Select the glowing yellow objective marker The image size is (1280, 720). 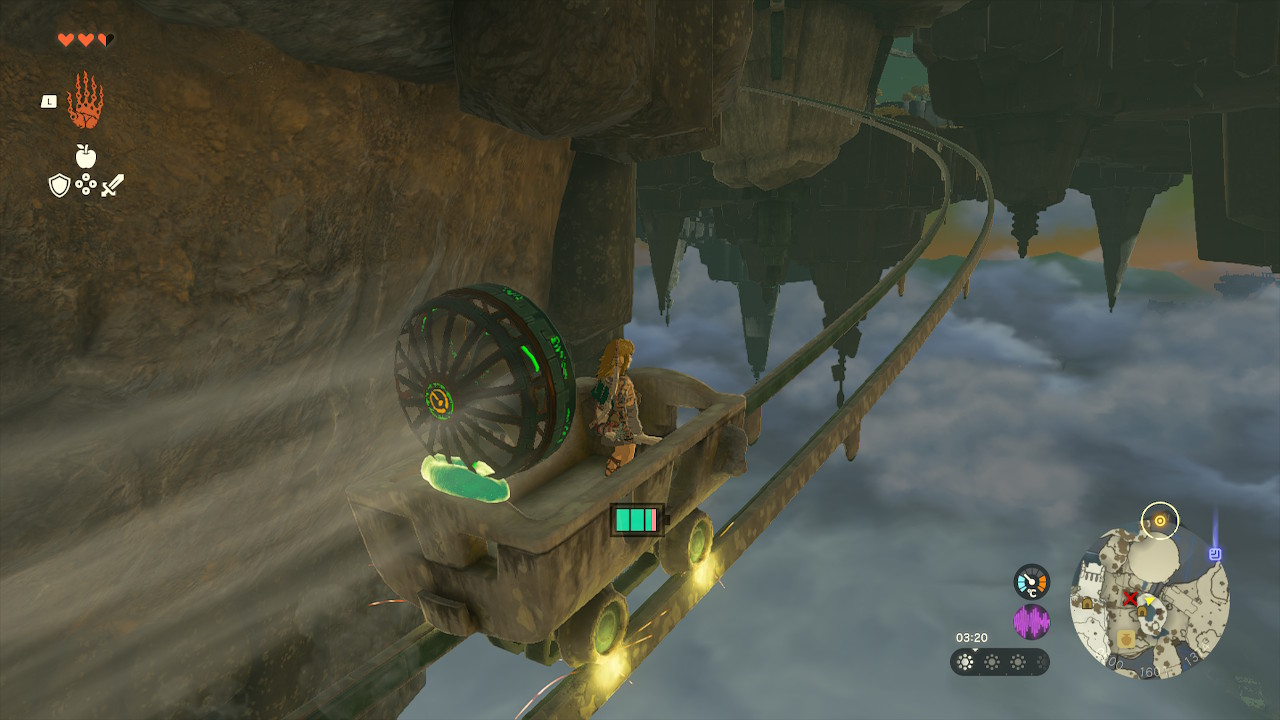(1160, 520)
